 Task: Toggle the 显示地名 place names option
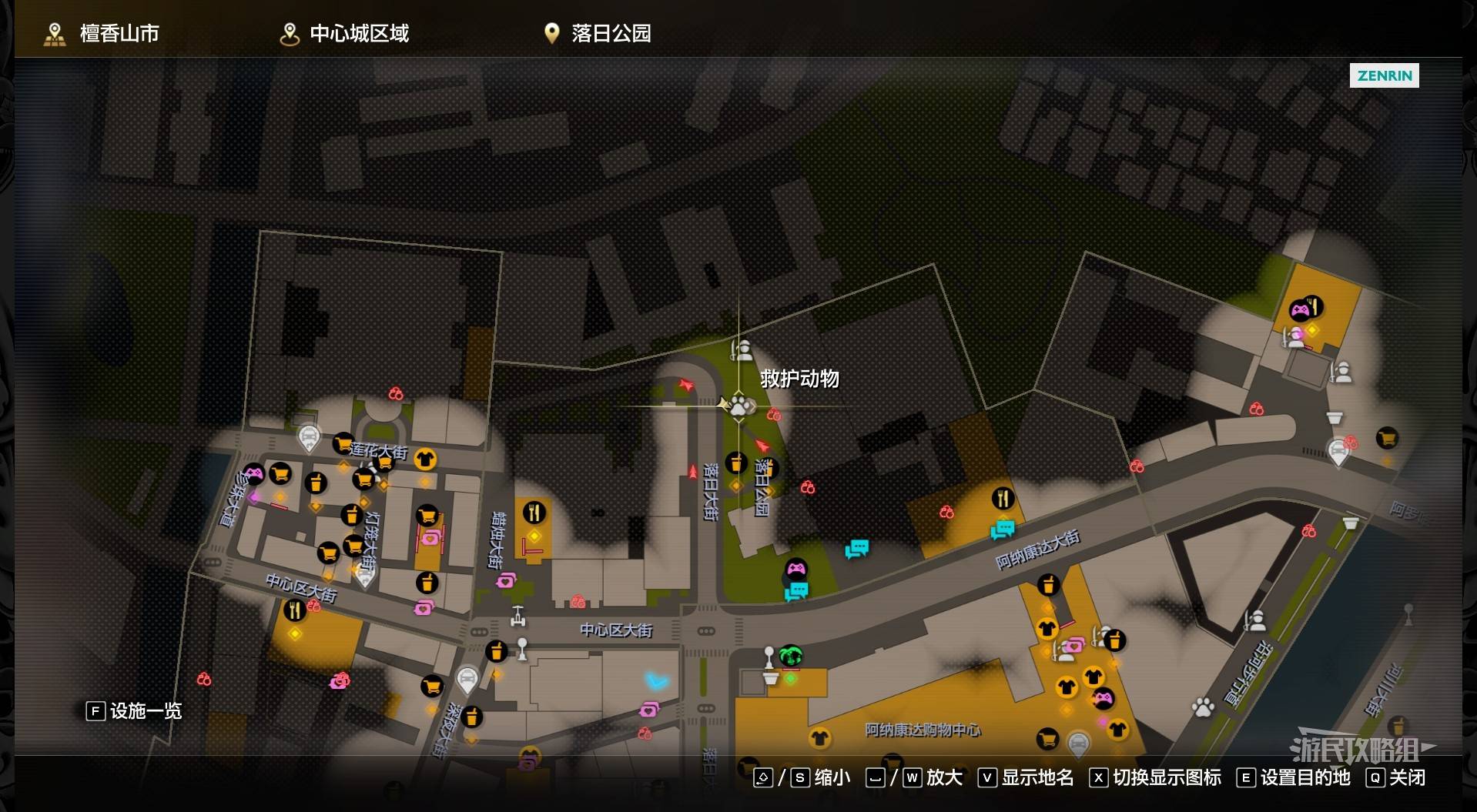(x=1026, y=777)
